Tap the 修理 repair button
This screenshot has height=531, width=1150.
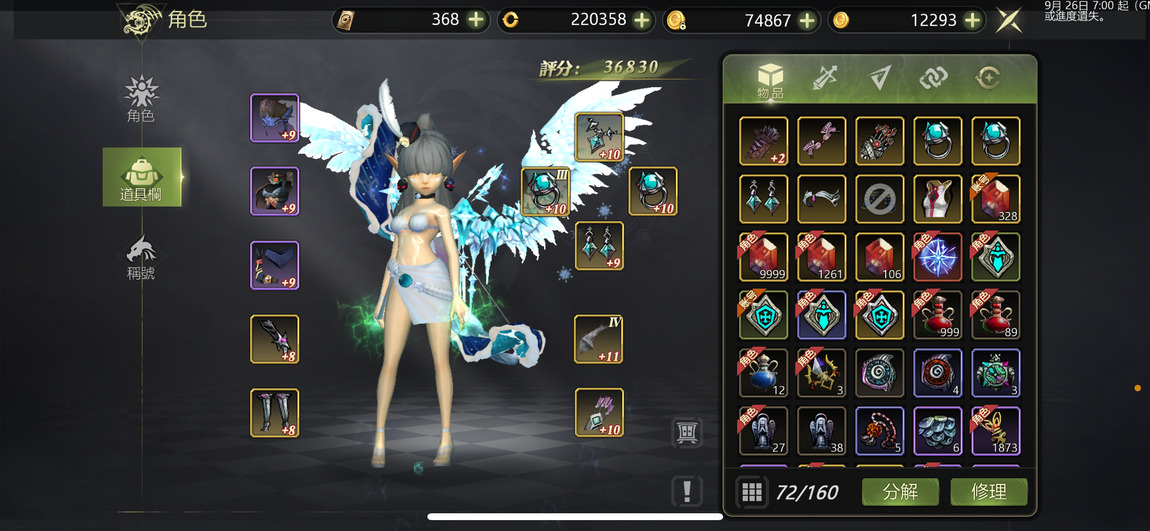[x=987, y=491]
